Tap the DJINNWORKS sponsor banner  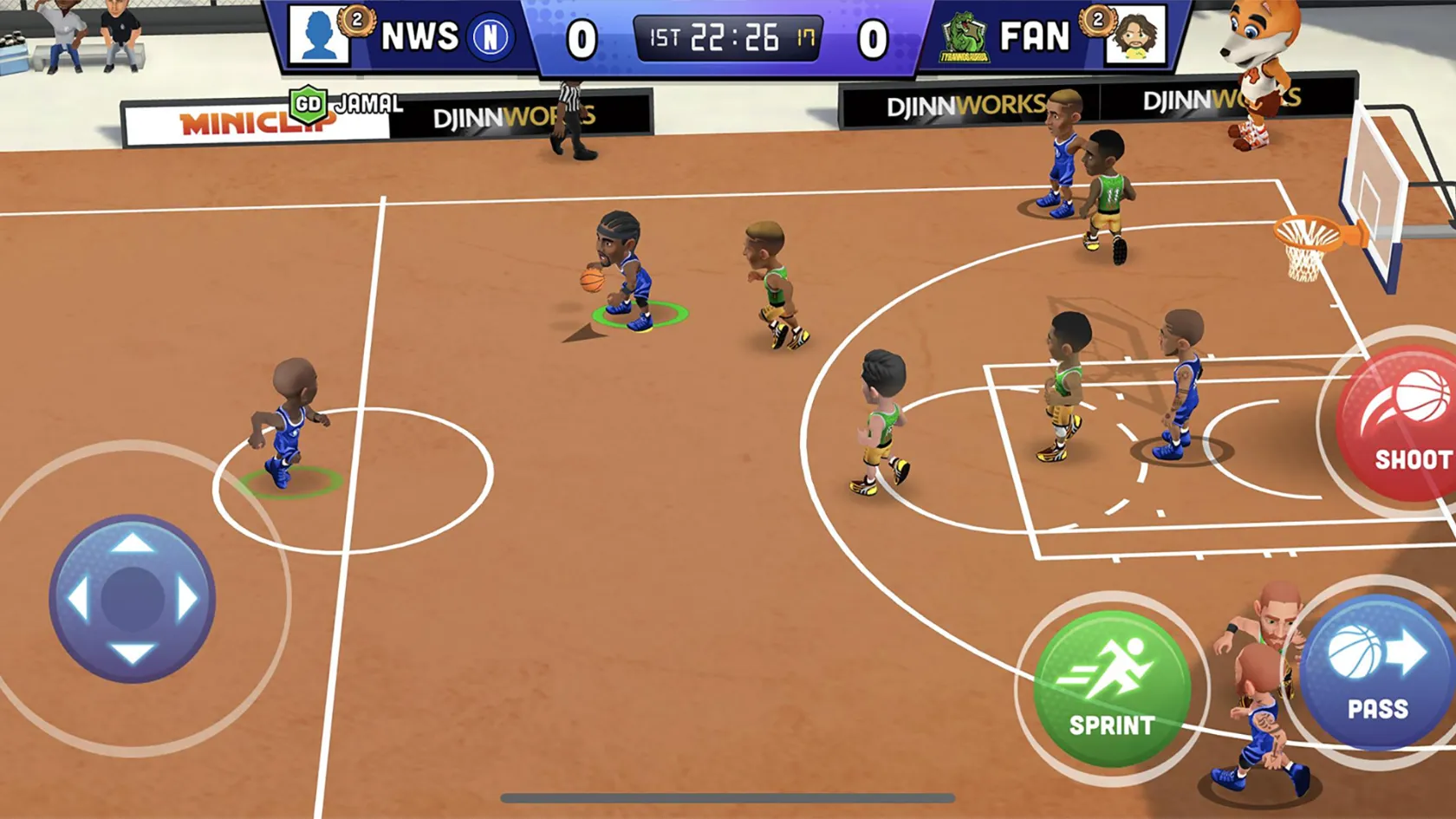[511, 114]
